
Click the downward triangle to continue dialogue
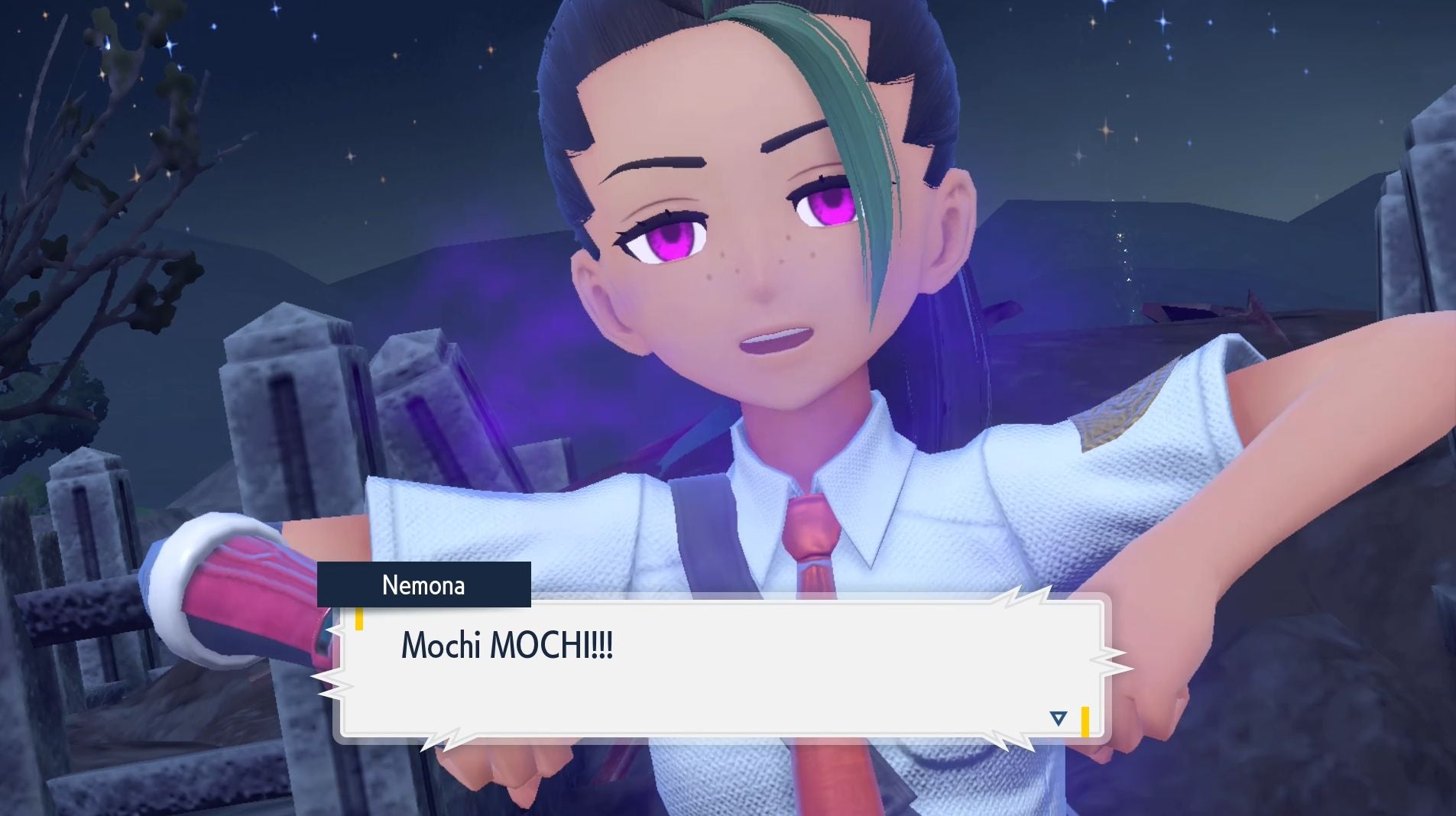point(1059,717)
